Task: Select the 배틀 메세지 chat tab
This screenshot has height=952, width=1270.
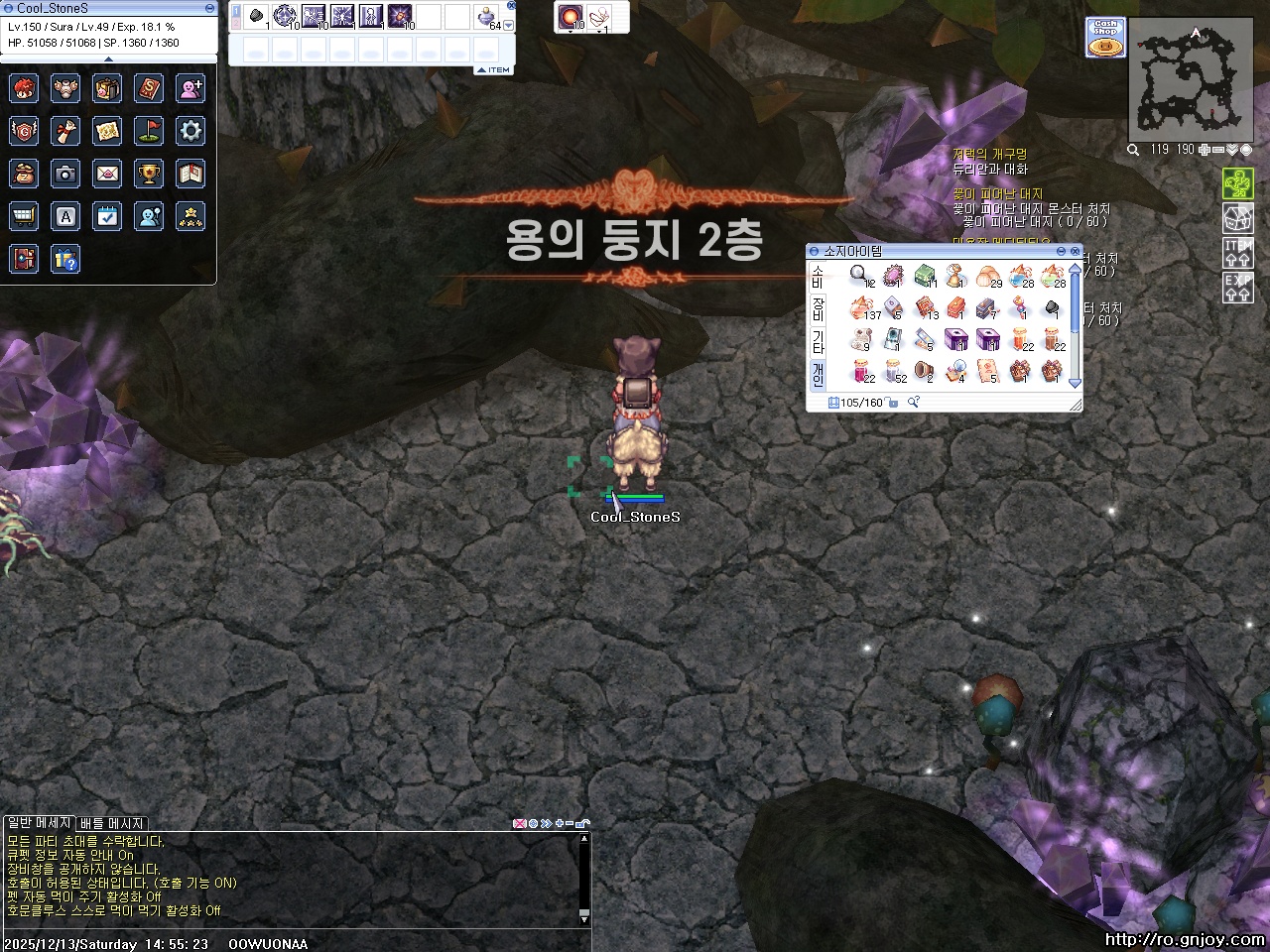Action: click(x=112, y=824)
